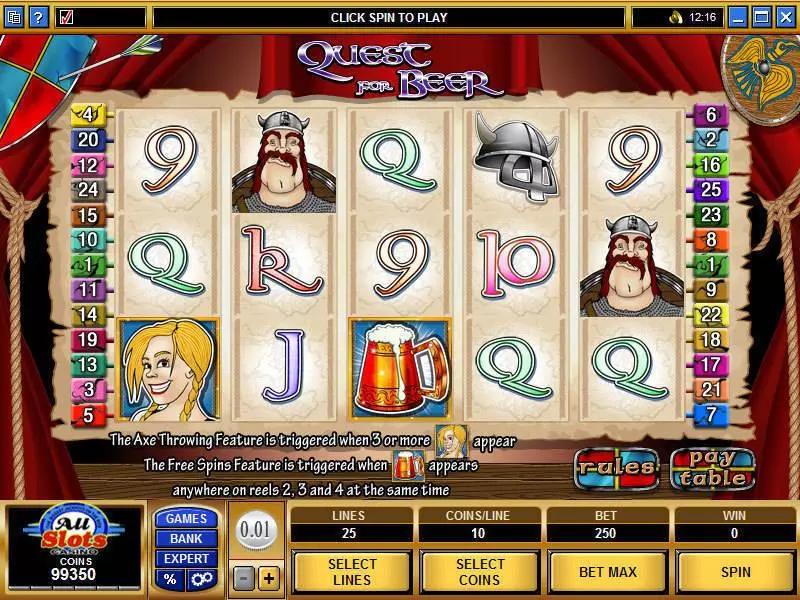Select payline number 25 marker
The image size is (800, 600).
point(711,189)
